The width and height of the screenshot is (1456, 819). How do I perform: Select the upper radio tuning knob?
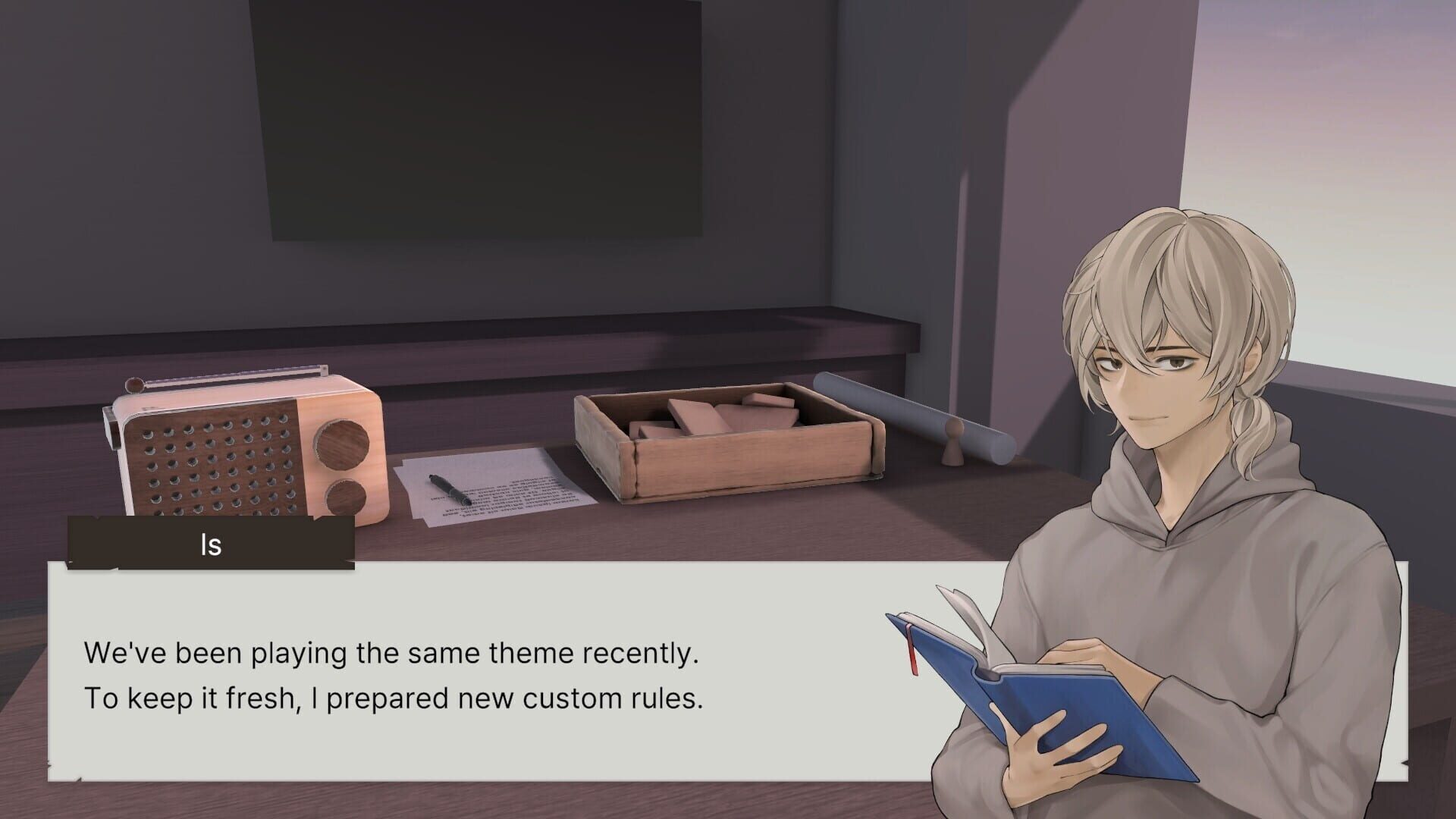[x=340, y=445]
